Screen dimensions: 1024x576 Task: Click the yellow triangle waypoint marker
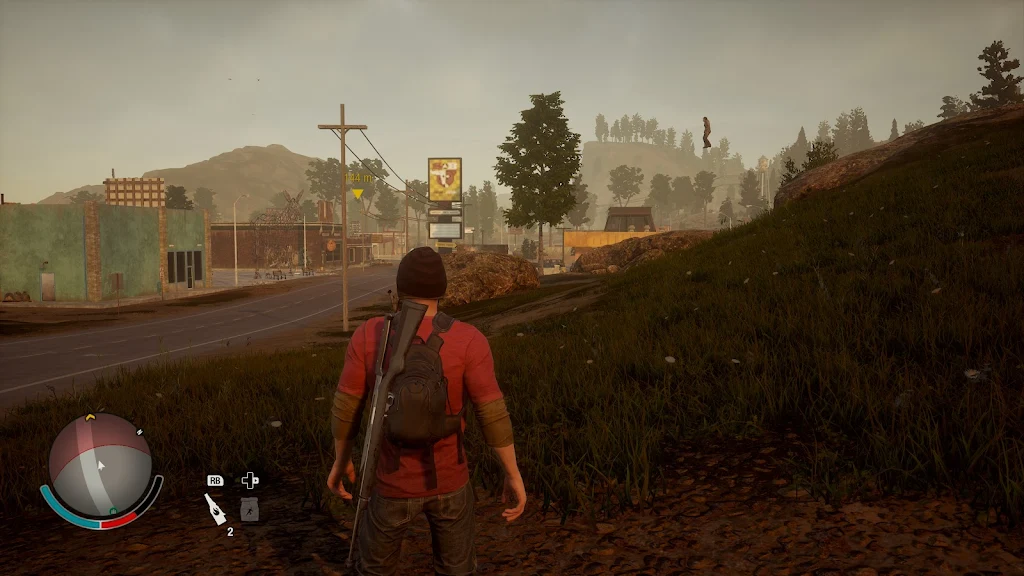click(x=357, y=193)
